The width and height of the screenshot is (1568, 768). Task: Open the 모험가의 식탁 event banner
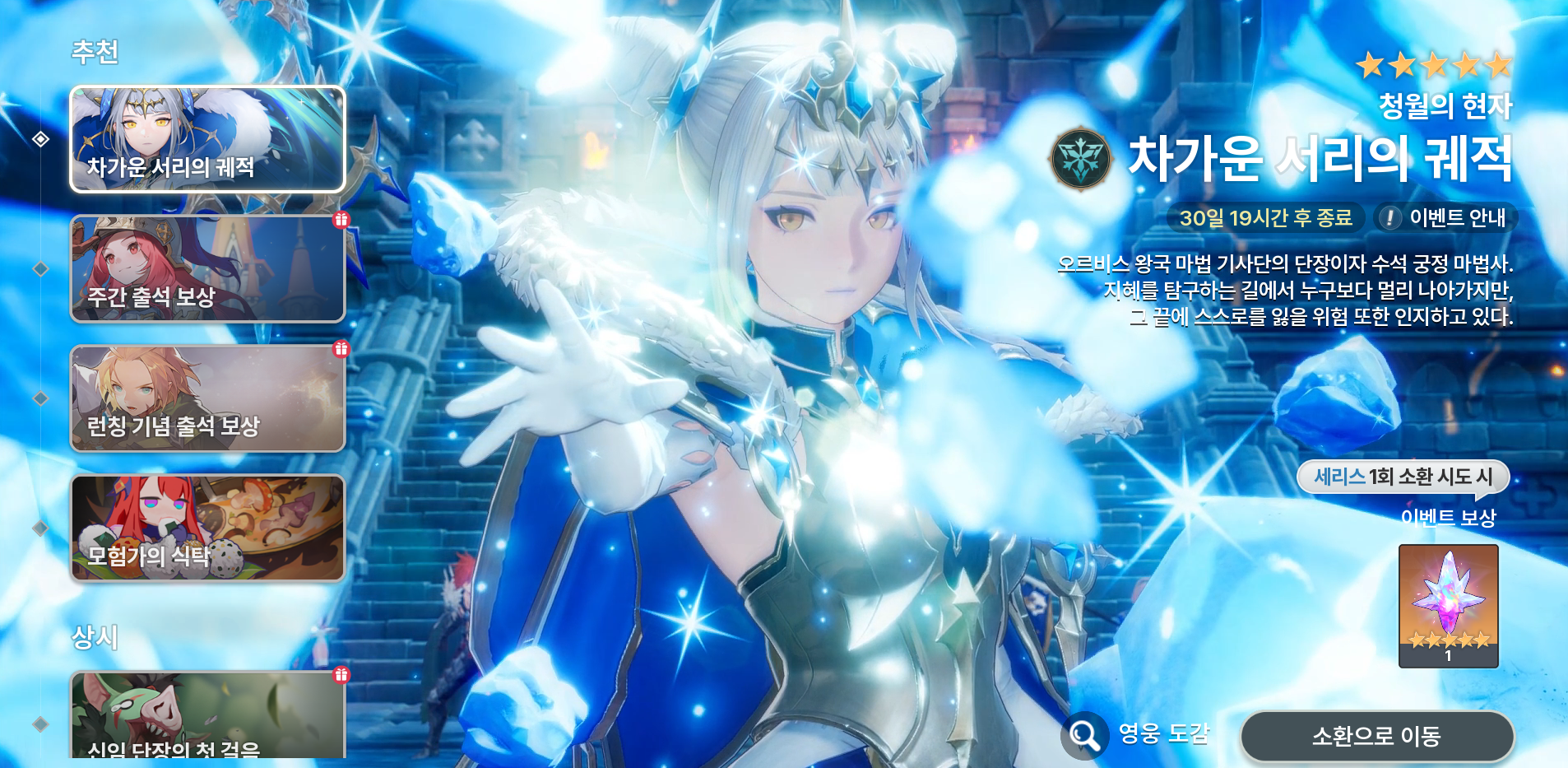[x=207, y=528]
